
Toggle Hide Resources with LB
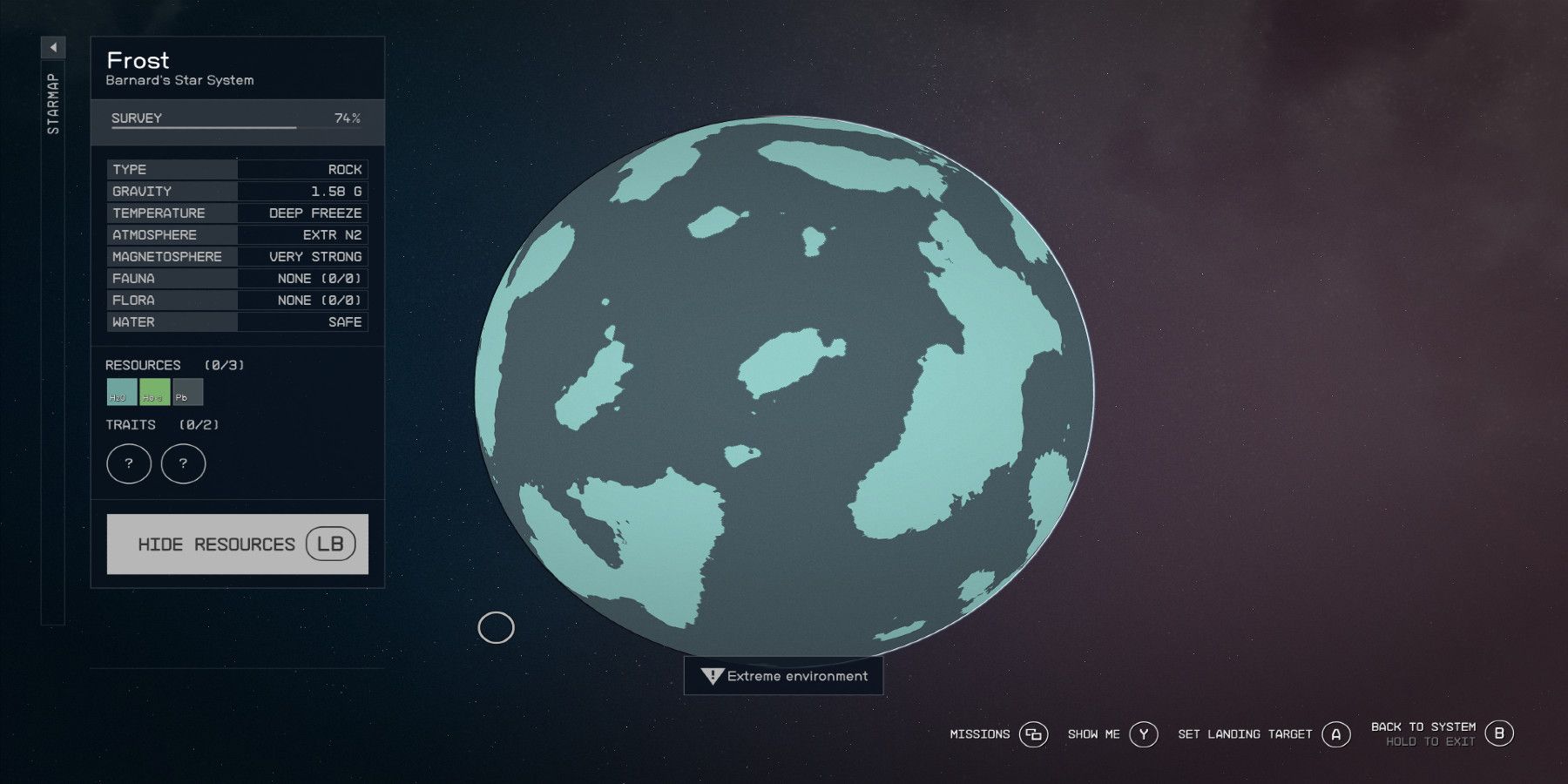pos(236,543)
